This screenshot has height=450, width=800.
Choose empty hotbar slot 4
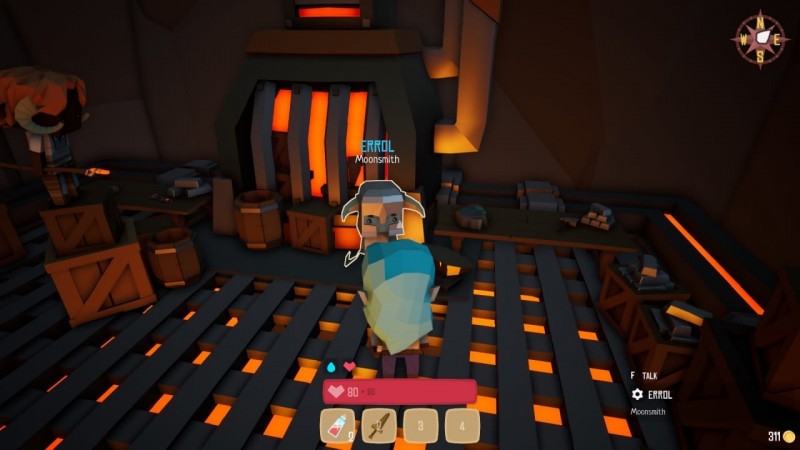pyautogui.click(x=463, y=426)
